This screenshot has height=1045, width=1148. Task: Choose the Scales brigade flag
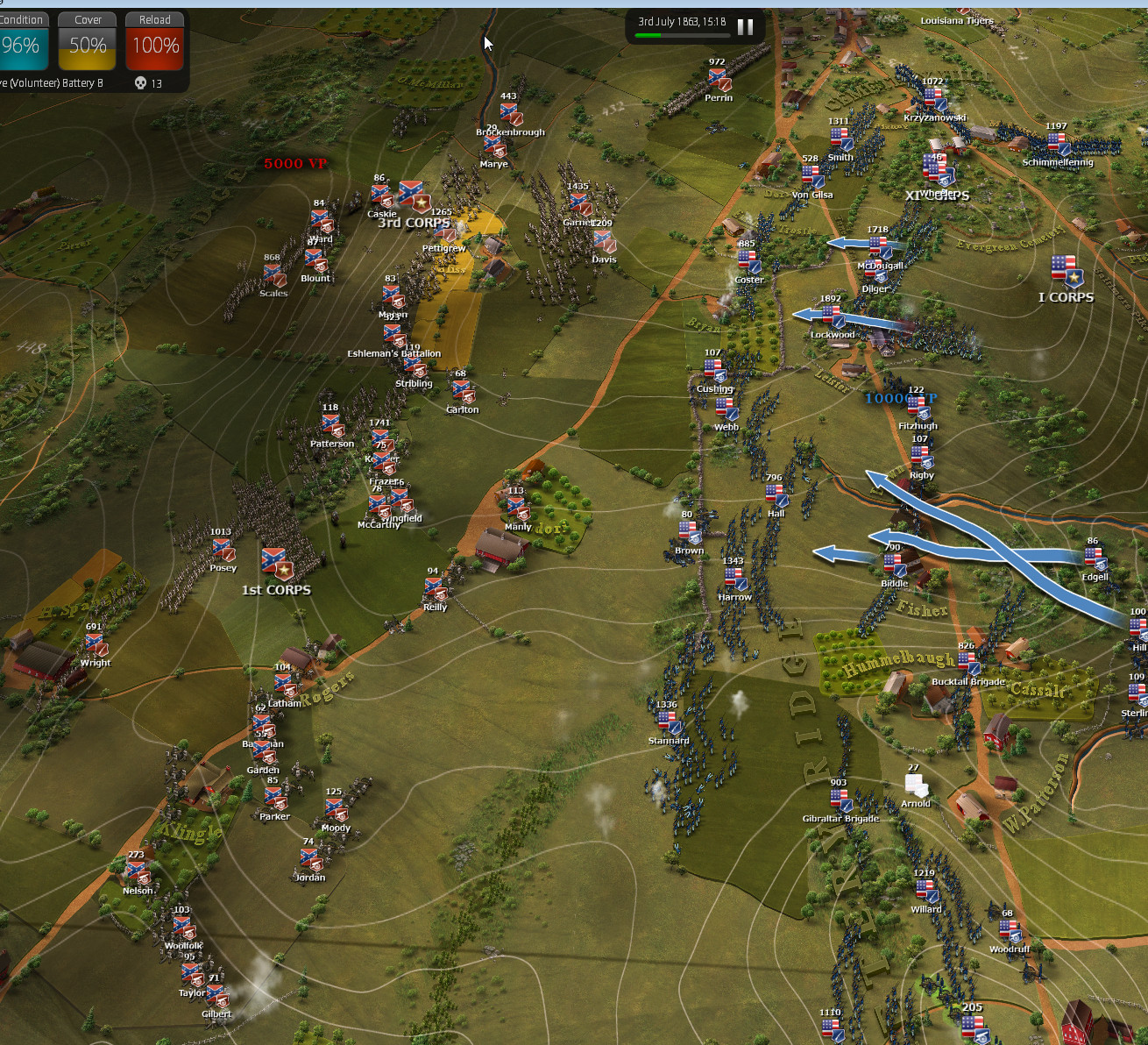[274, 275]
